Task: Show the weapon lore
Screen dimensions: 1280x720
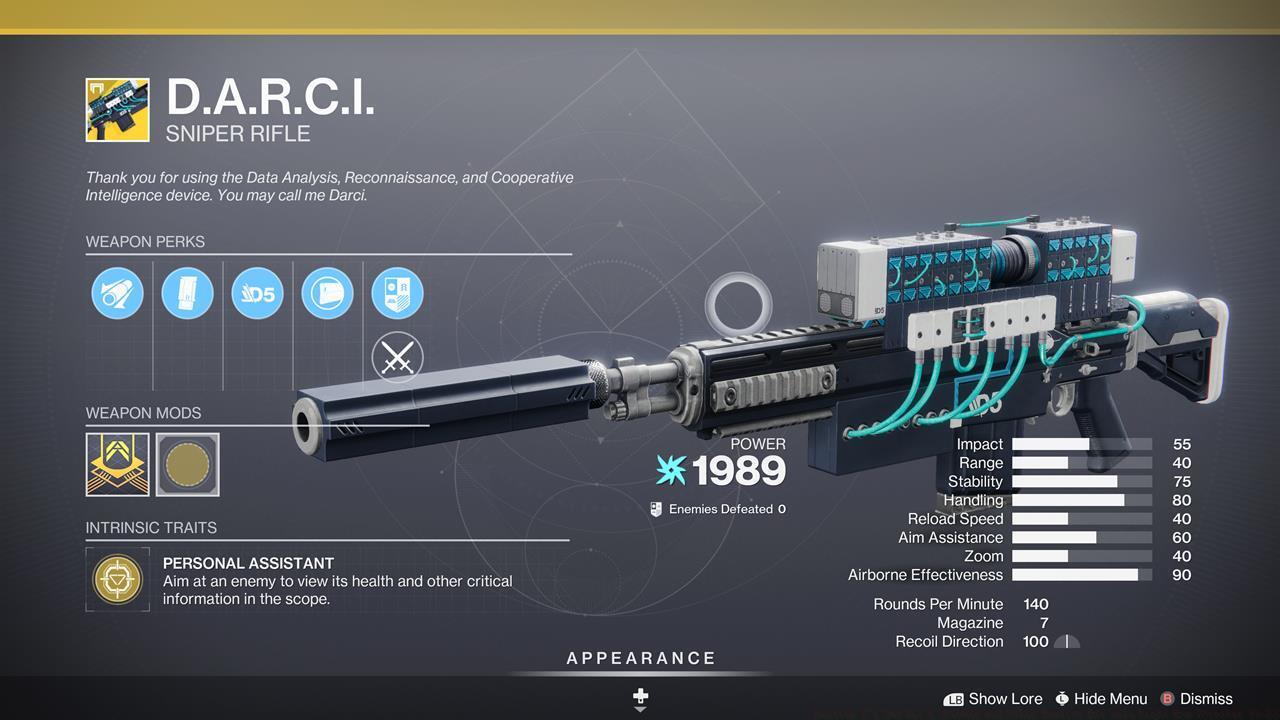Action: [993, 699]
